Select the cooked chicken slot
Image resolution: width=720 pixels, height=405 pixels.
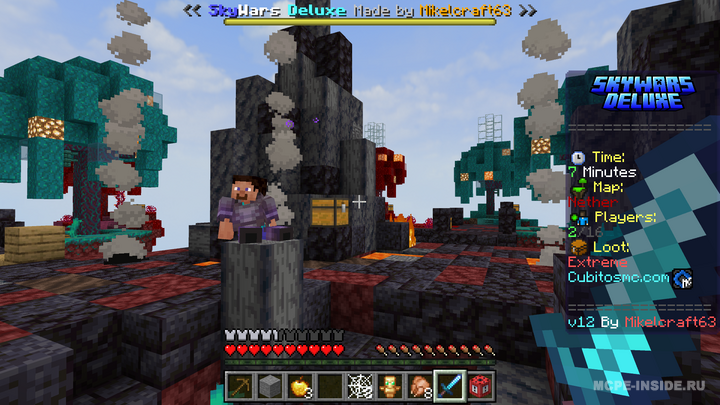point(420,385)
